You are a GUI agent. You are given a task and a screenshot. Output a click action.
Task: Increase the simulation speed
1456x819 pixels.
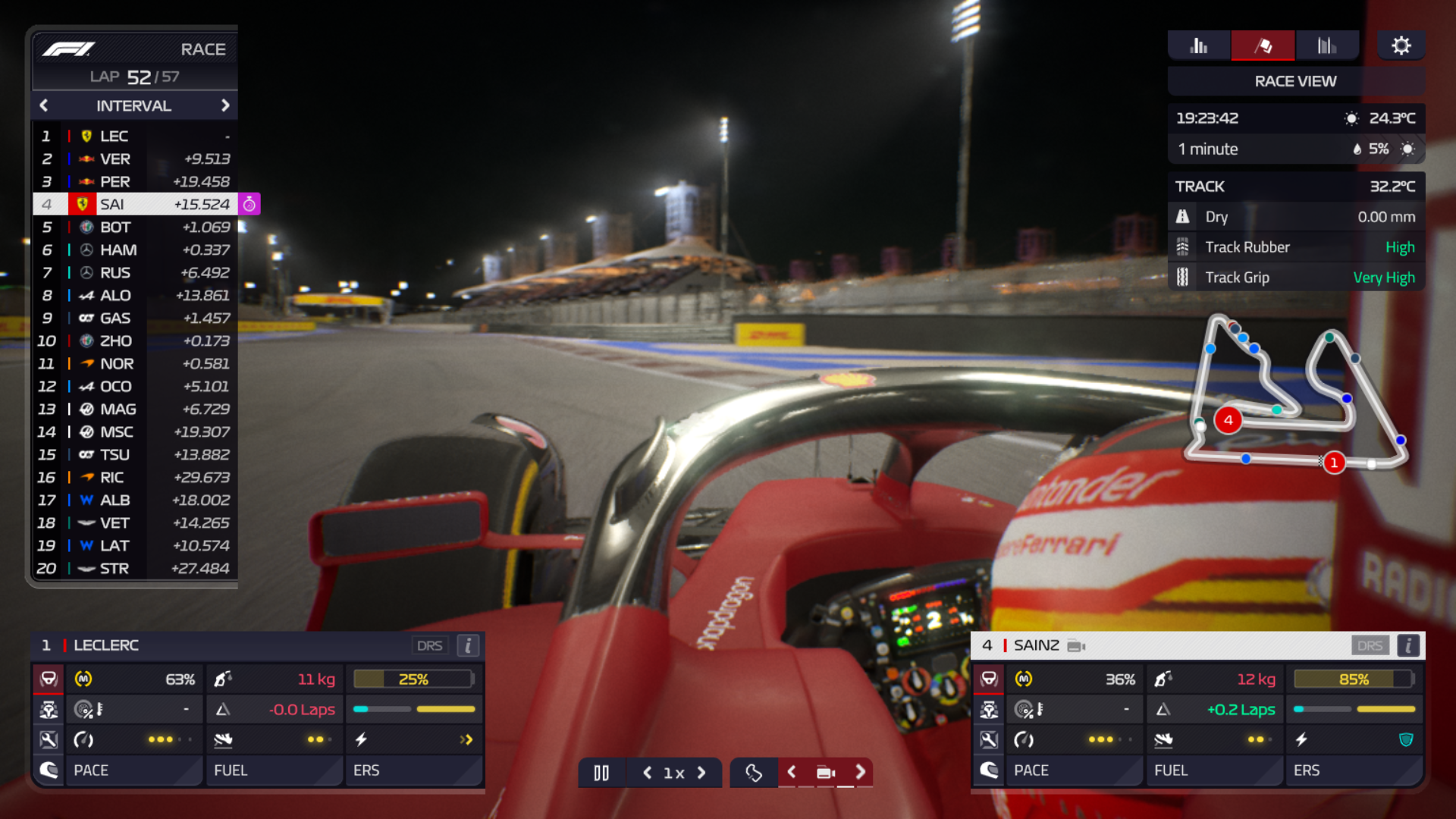click(x=701, y=773)
